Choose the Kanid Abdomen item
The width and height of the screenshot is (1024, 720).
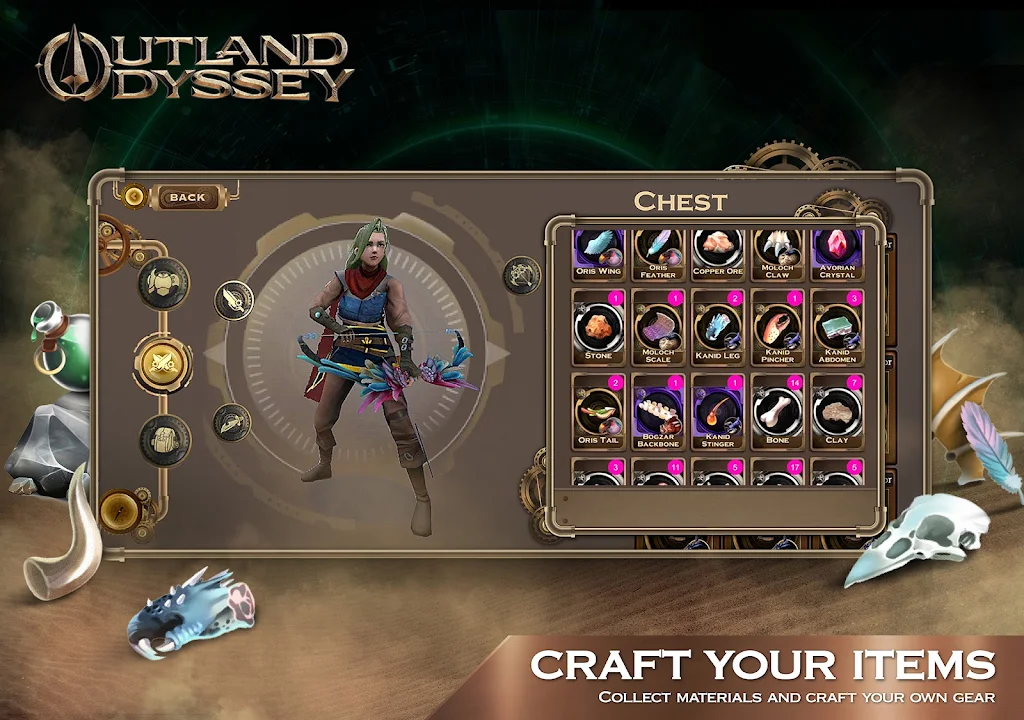pyautogui.click(x=837, y=326)
